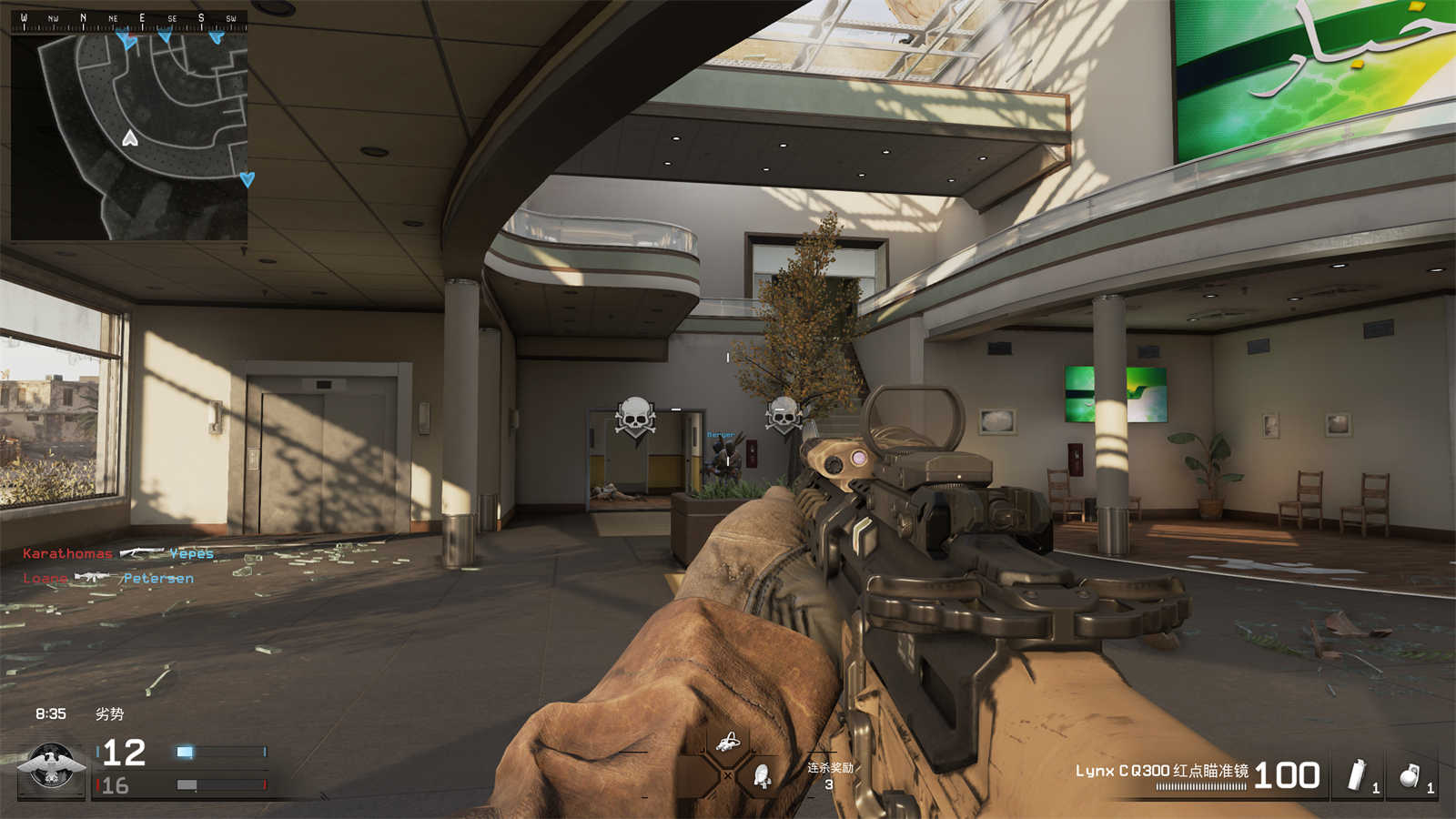This screenshot has height=819, width=1456.
Task: Activate the top killstreak reward icon
Action: point(727,743)
